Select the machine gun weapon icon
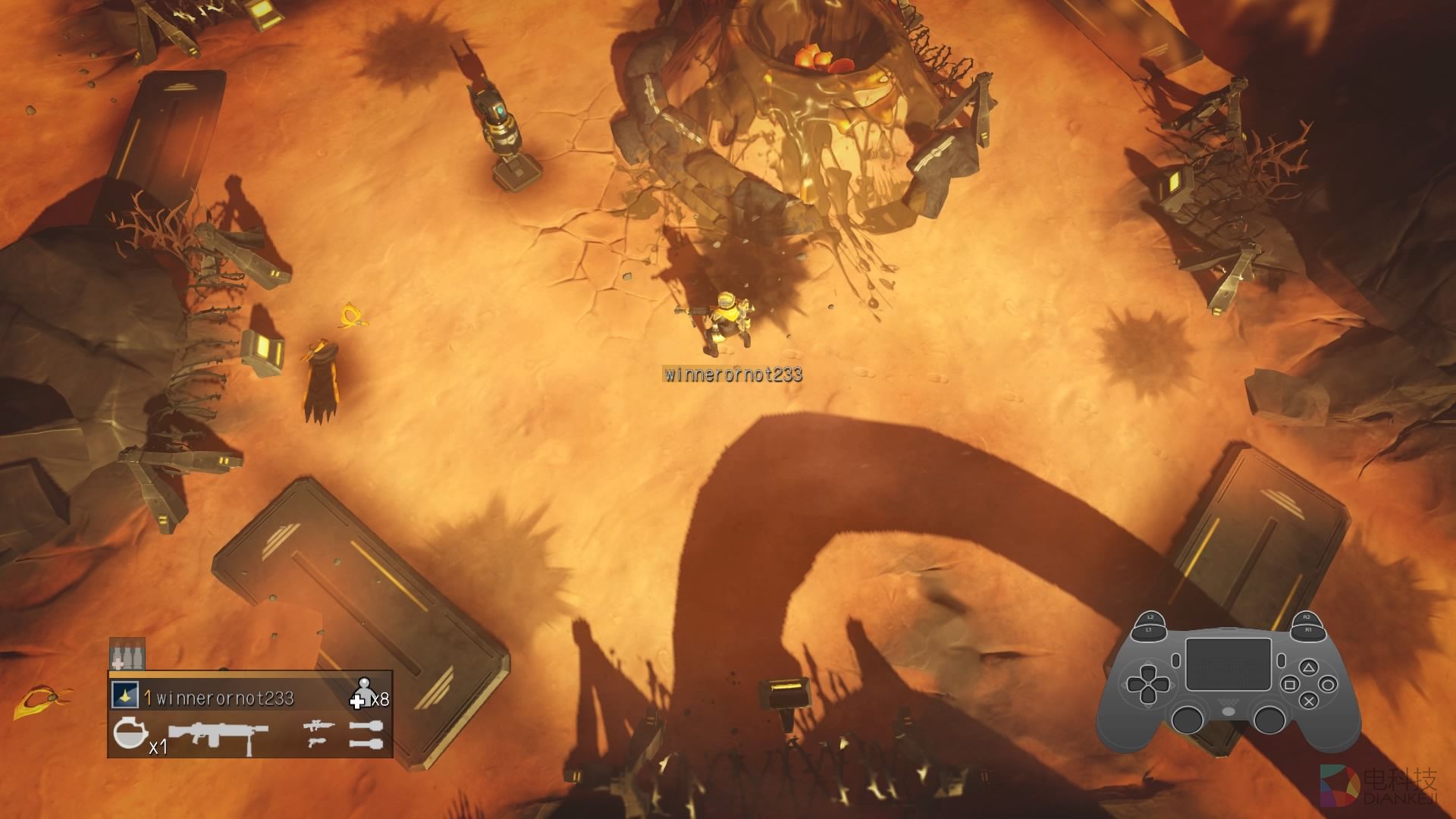 pos(217,736)
